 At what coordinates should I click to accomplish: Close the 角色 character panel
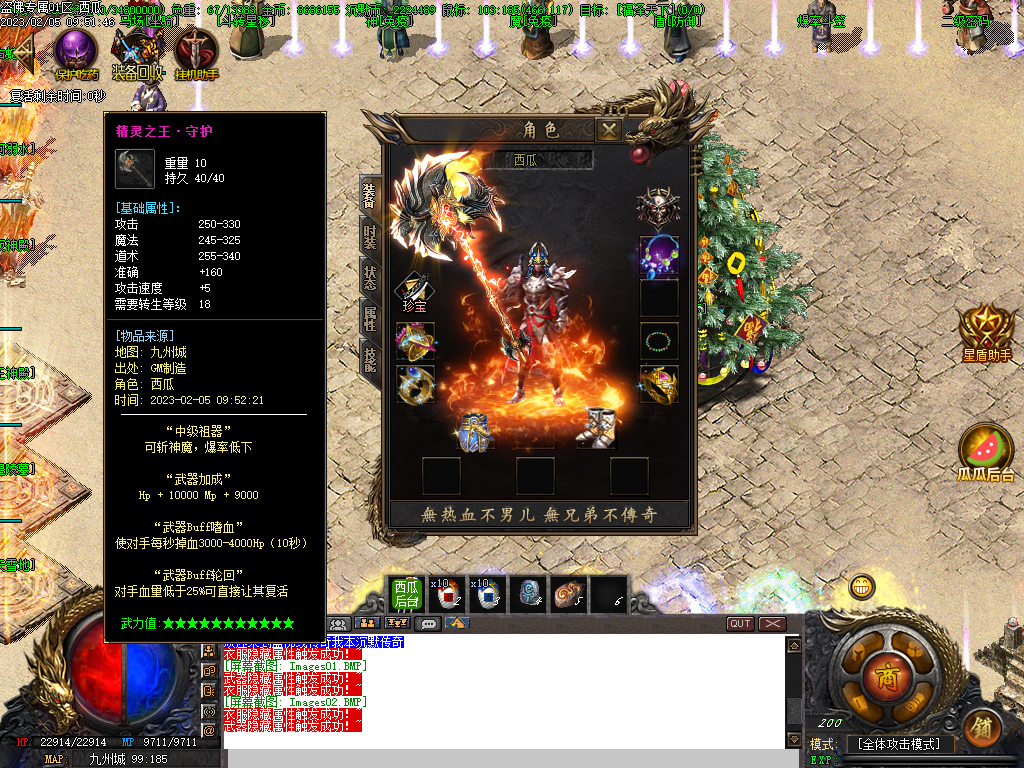click(608, 129)
